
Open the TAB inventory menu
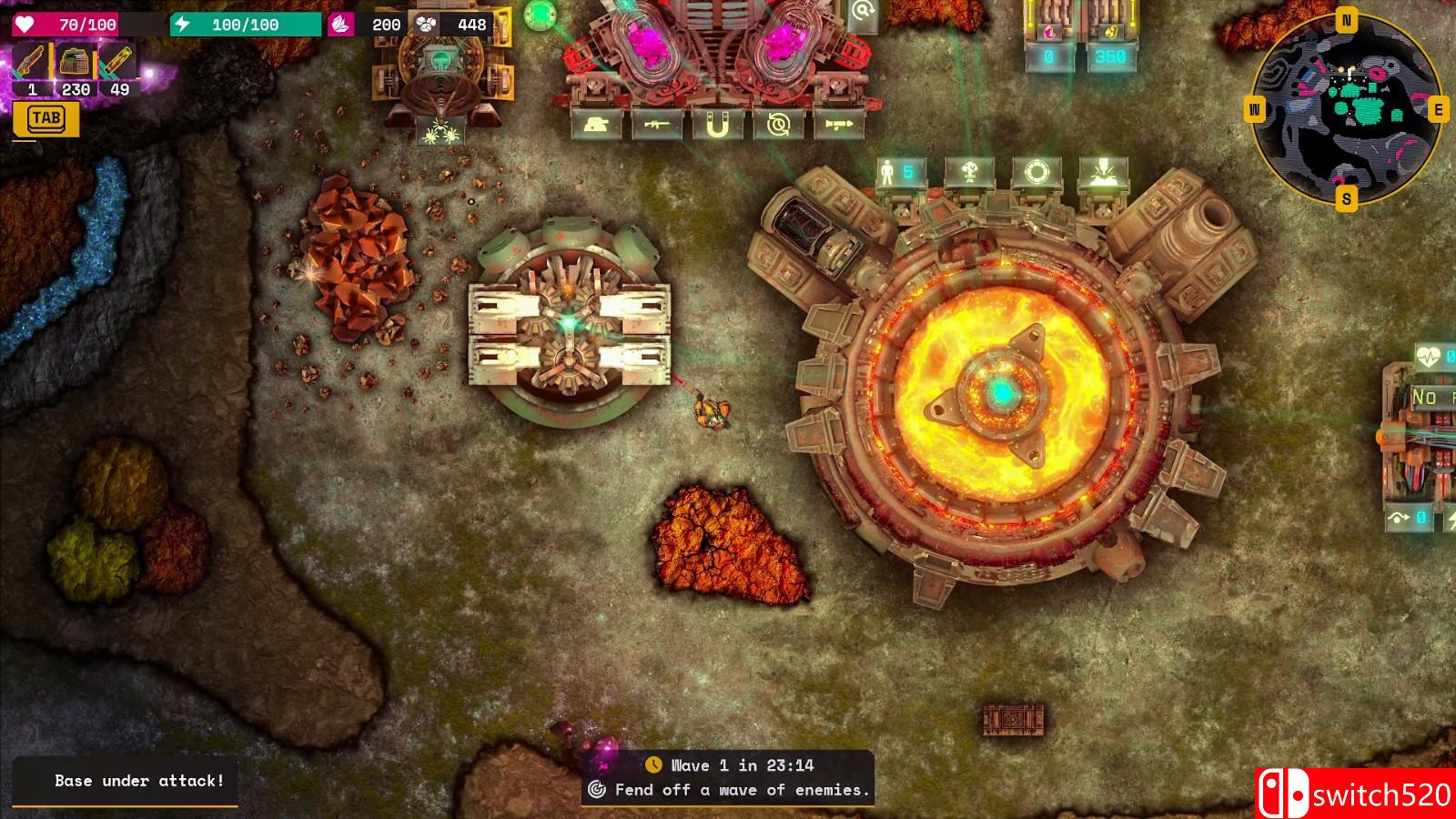(x=47, y=118)
